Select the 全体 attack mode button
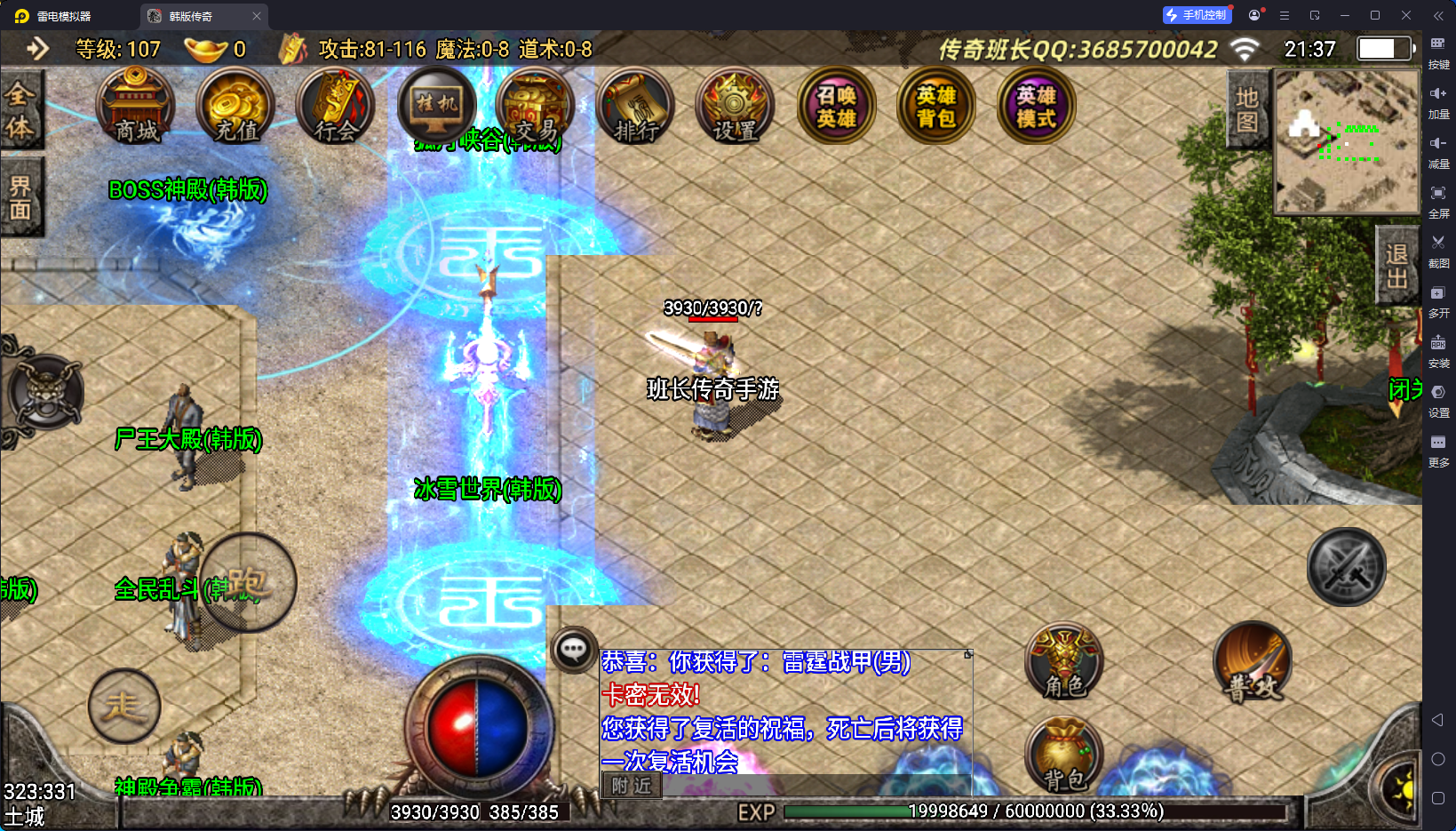 20,111
